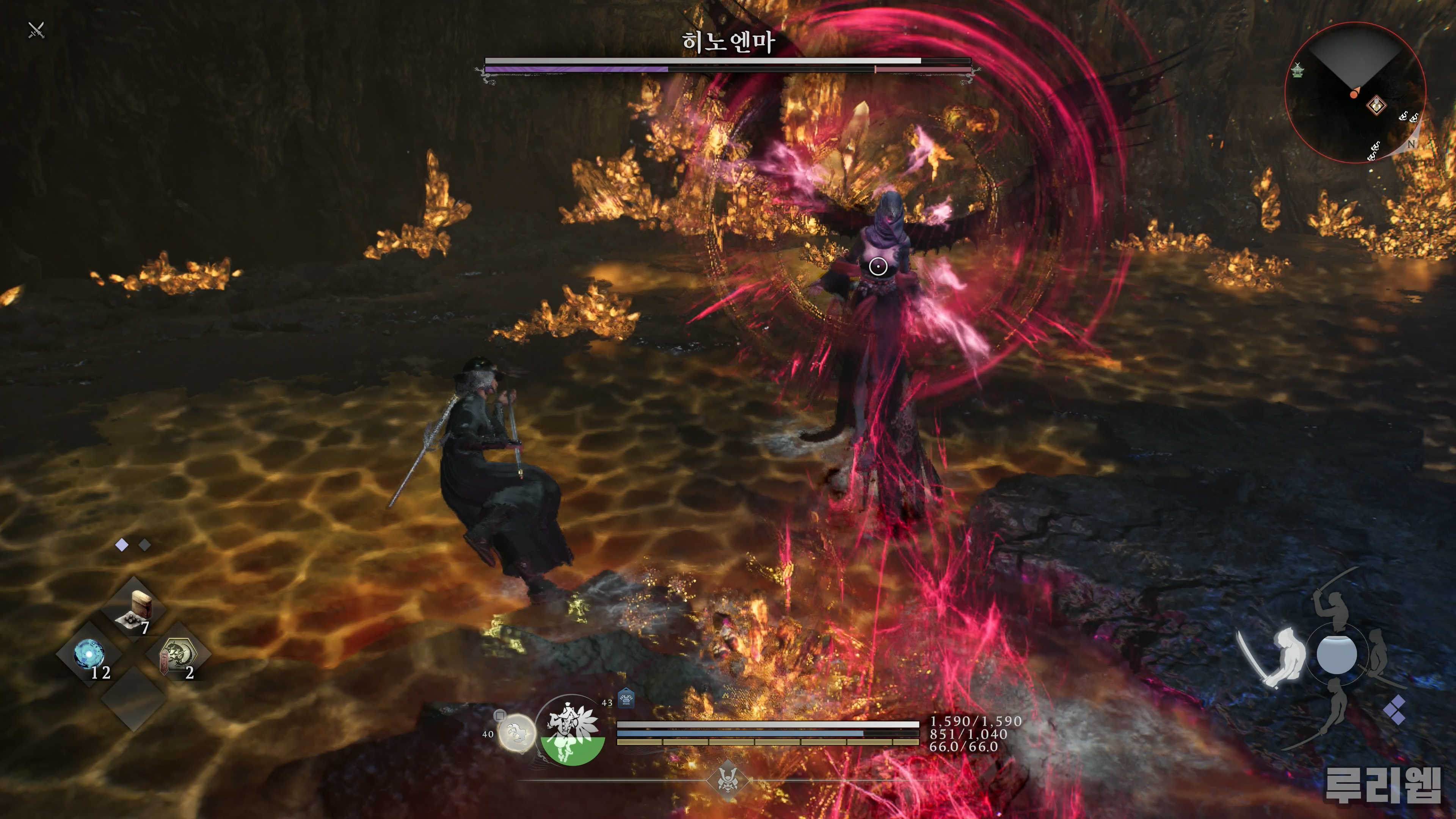1456x819 pixels.
Task: Click the crossed swords icon
Action: point(36,30)
